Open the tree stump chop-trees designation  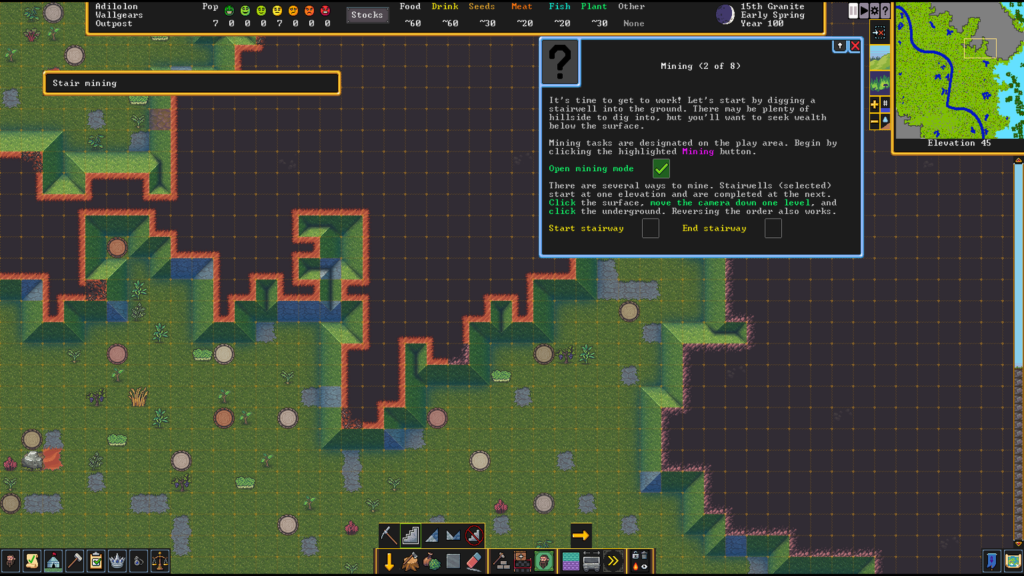coord(411,561)
